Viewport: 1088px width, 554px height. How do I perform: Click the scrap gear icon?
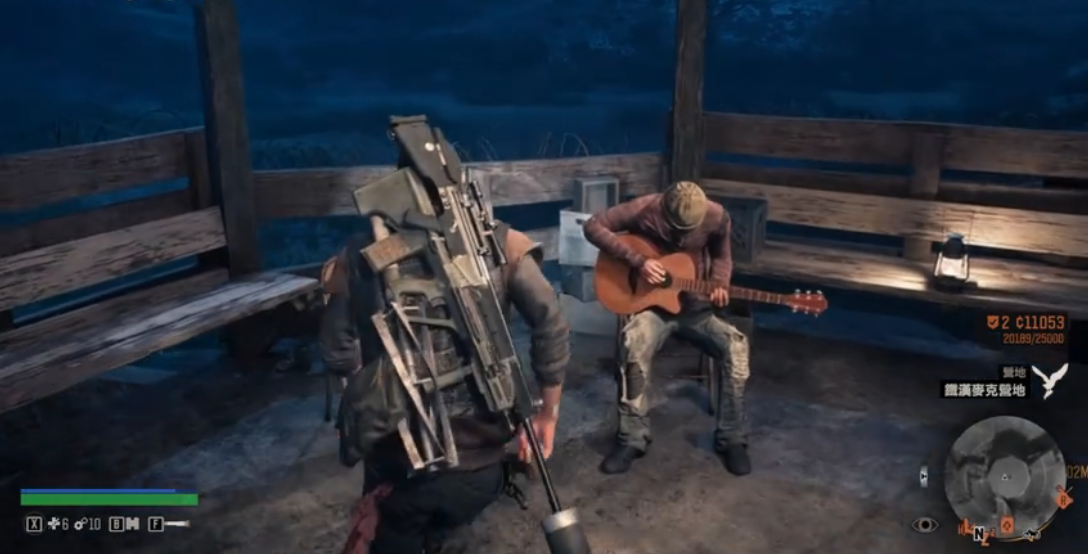click(x=80, y=524)
